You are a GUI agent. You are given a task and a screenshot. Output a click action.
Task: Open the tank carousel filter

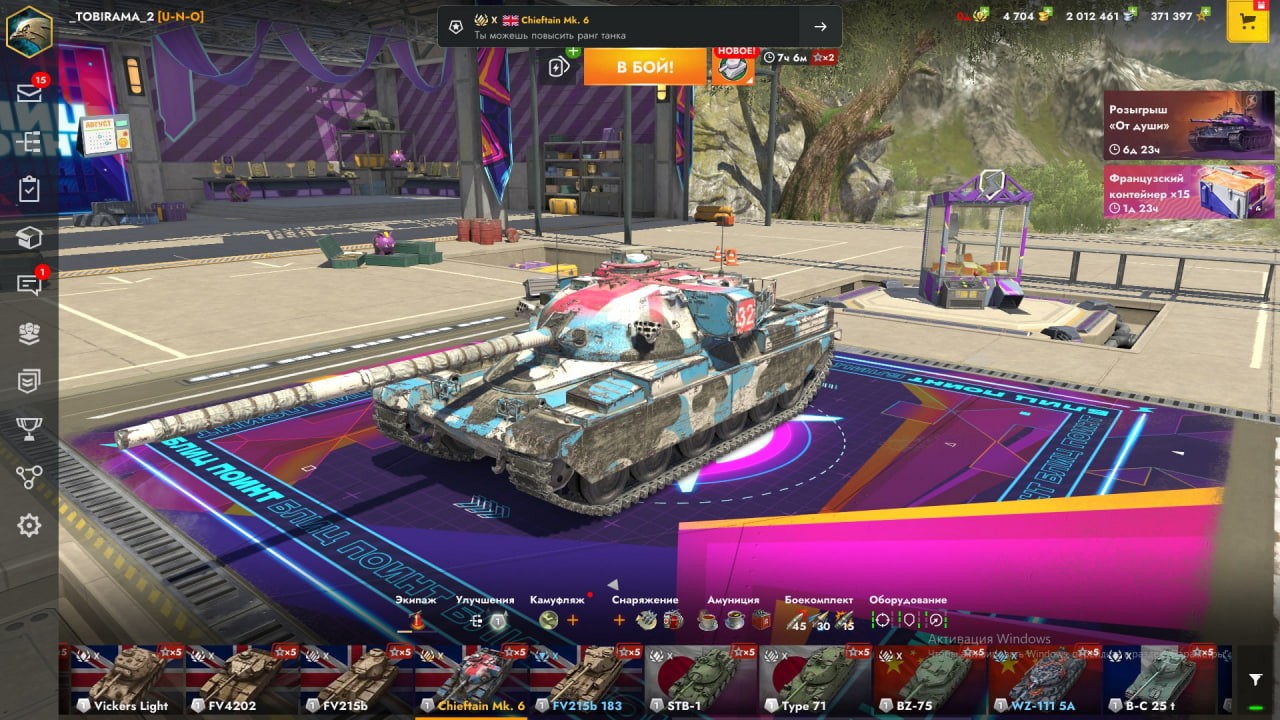pyautogui.click(x=1256, y=680)
